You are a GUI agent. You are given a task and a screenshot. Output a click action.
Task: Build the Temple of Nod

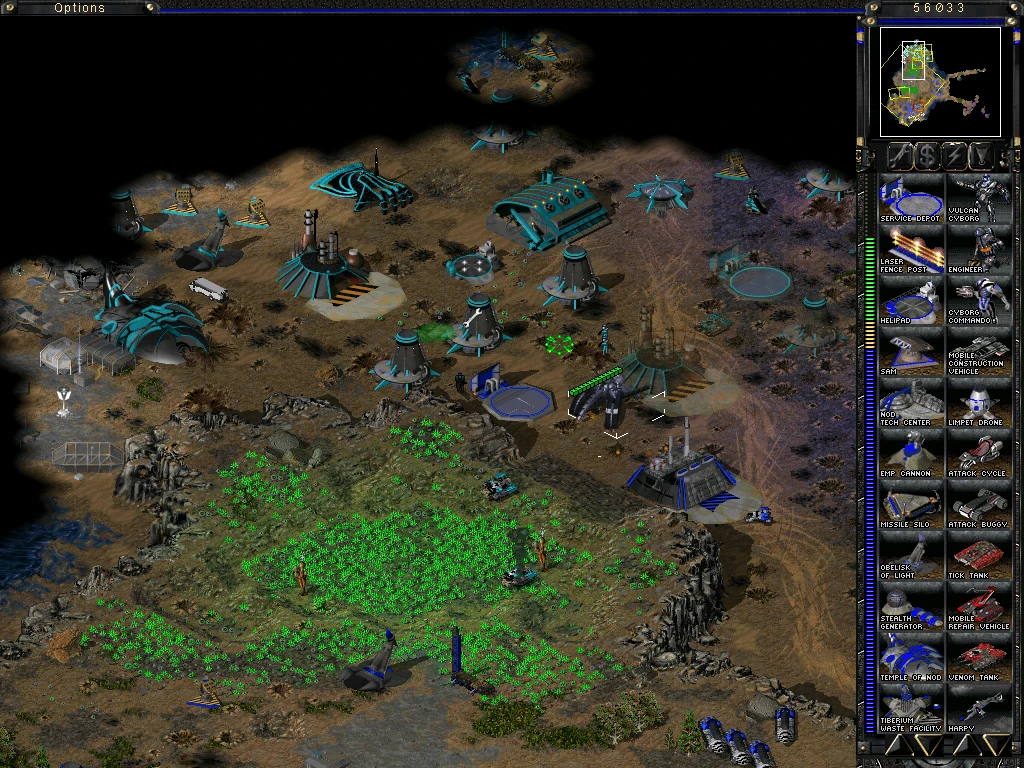[911, 658]
